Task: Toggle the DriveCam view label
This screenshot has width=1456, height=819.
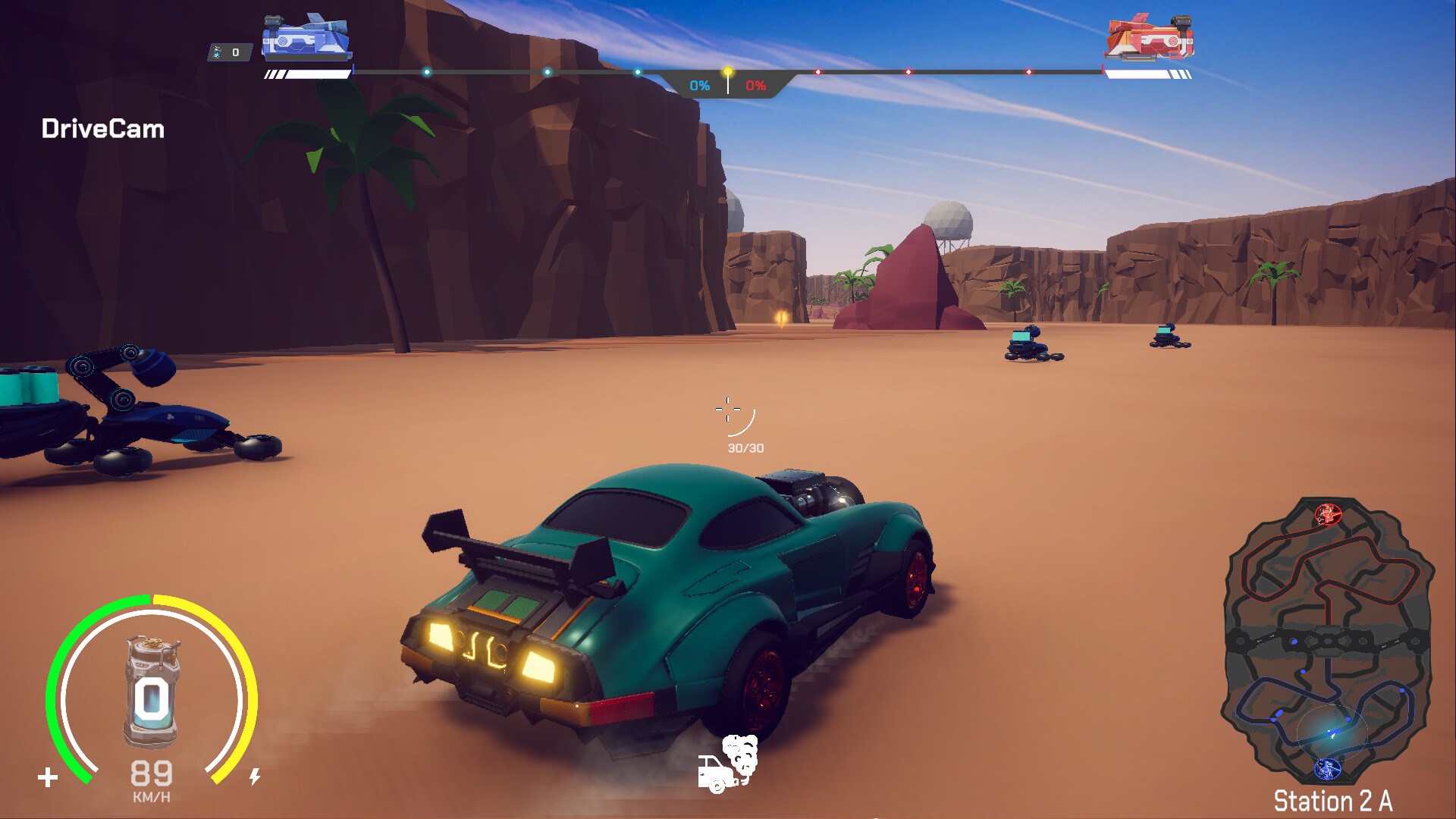Action: pyautogui.click(x=102, y=129)
